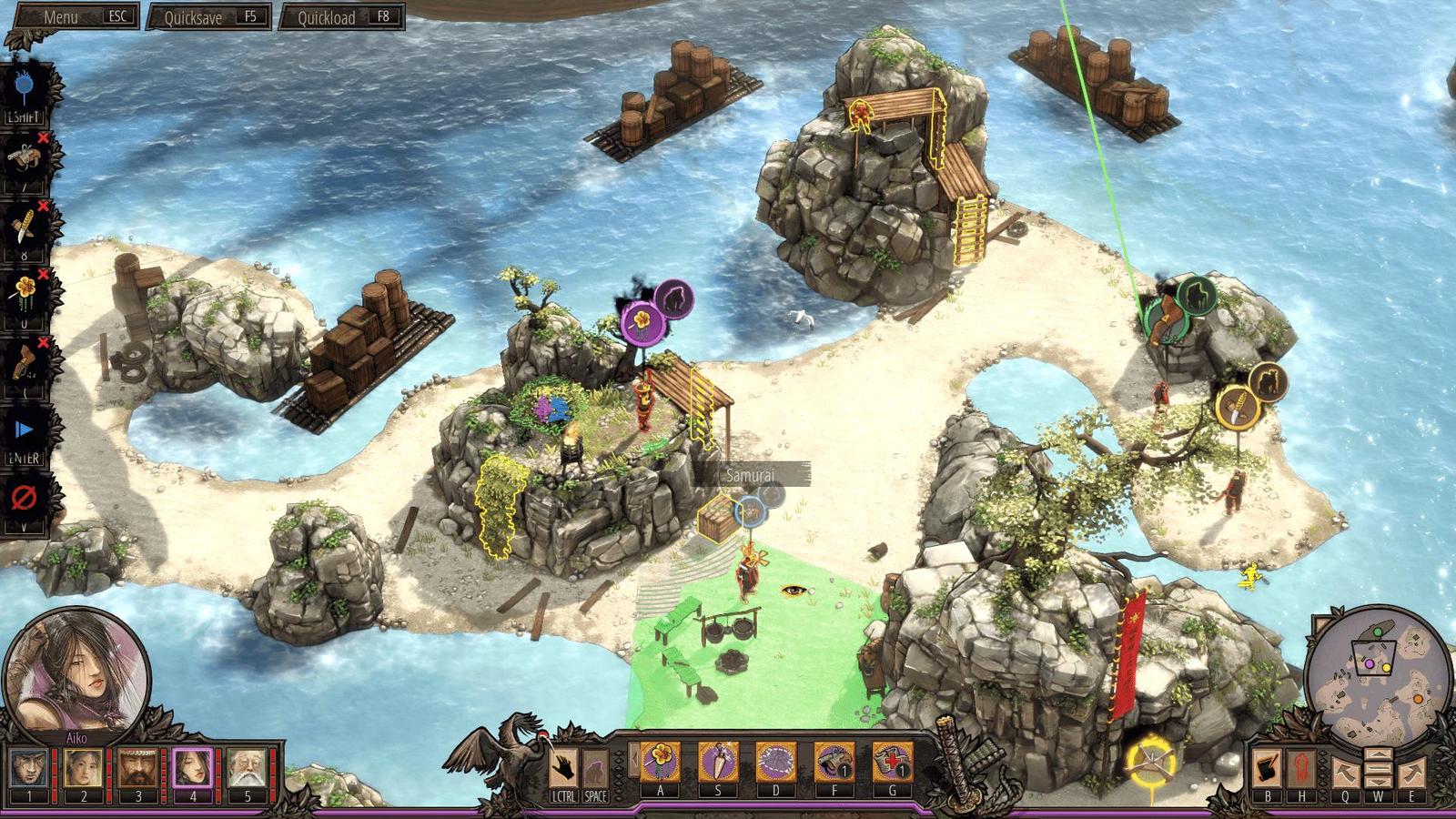Rotate camera with the left arrow button
Screen dimensions: 1456x819
pos(1346,773)
